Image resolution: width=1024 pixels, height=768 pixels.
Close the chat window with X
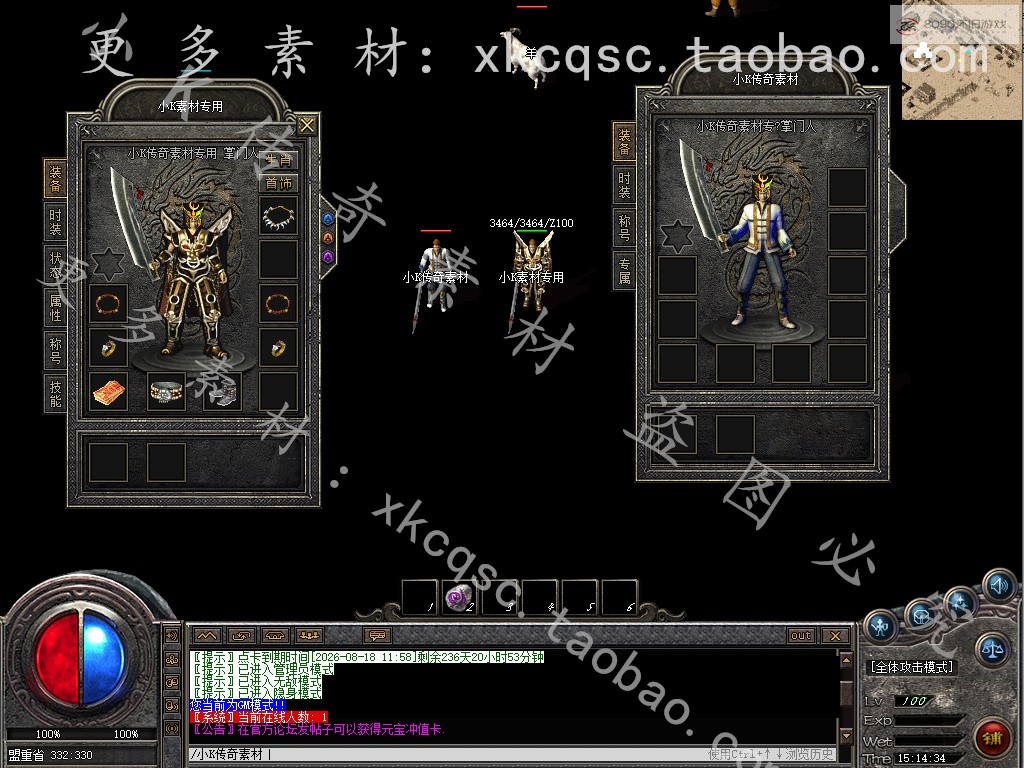pyautogui.click(x=835, y=635)
